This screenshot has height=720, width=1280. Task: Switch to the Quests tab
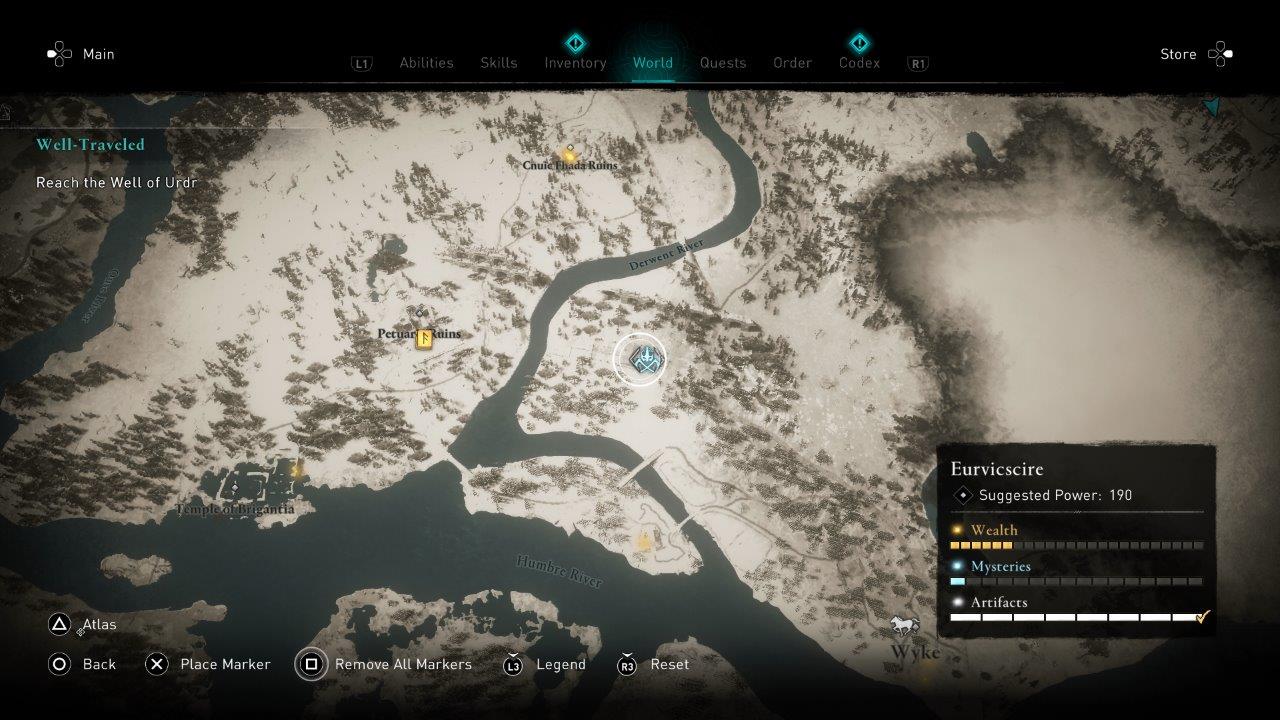(x=723, y=62)
